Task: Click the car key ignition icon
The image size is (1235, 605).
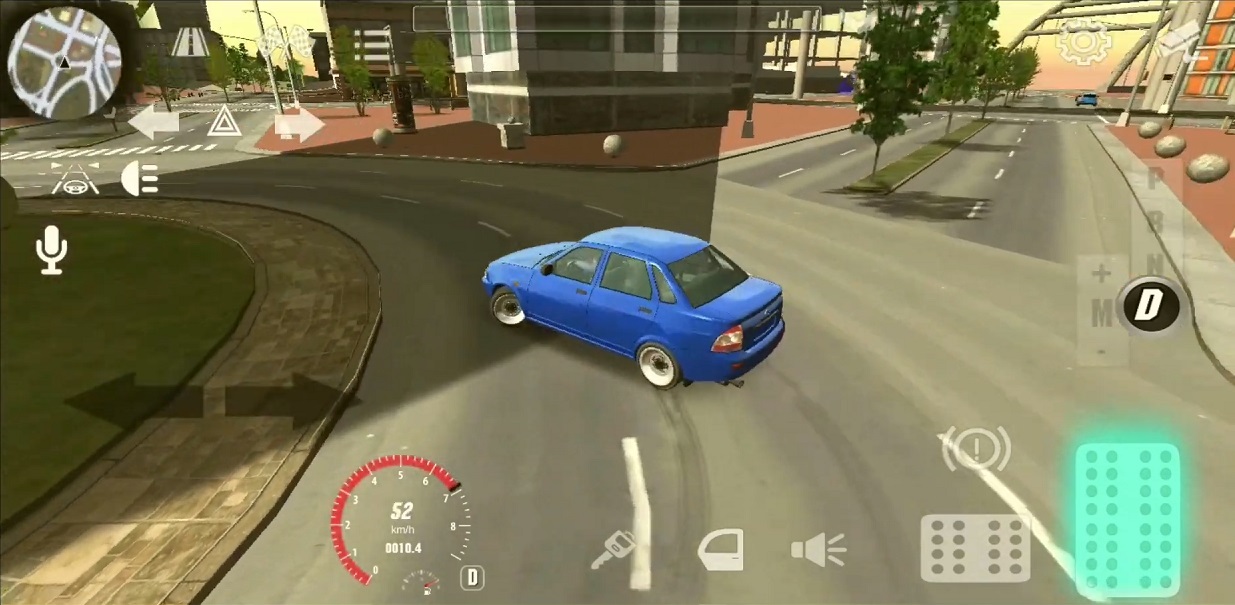Action: [612, 549]
